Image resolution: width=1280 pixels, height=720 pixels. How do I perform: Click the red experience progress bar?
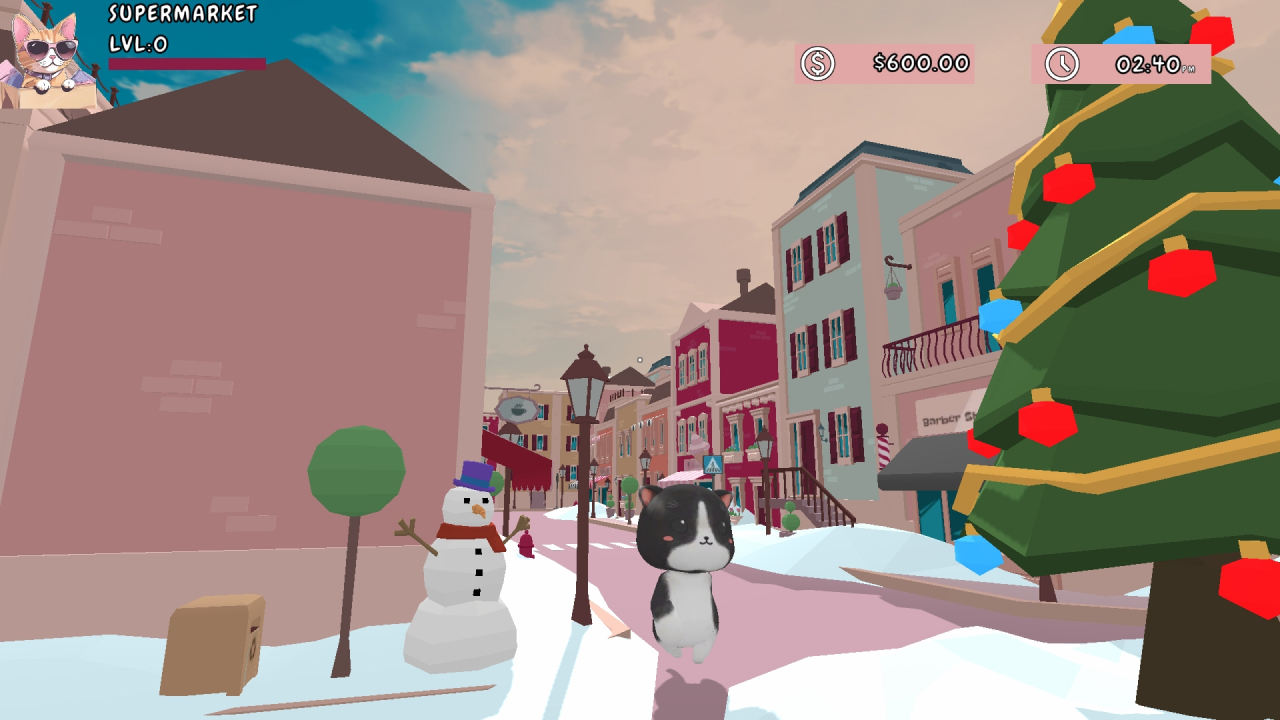[x=185, y=62]
